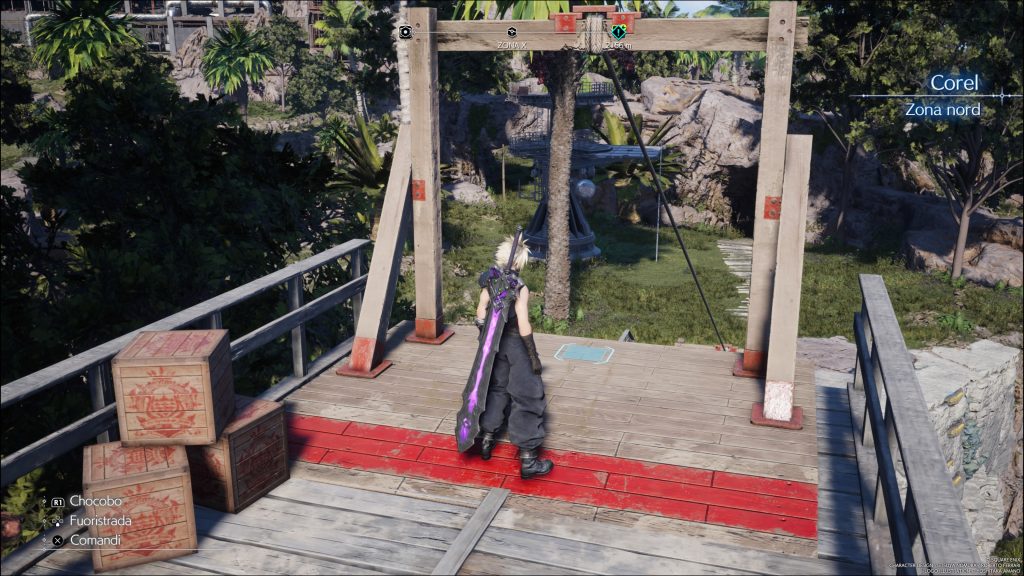
Task: Choose the Chocobo shortcut label
Action: coord(95,501)
